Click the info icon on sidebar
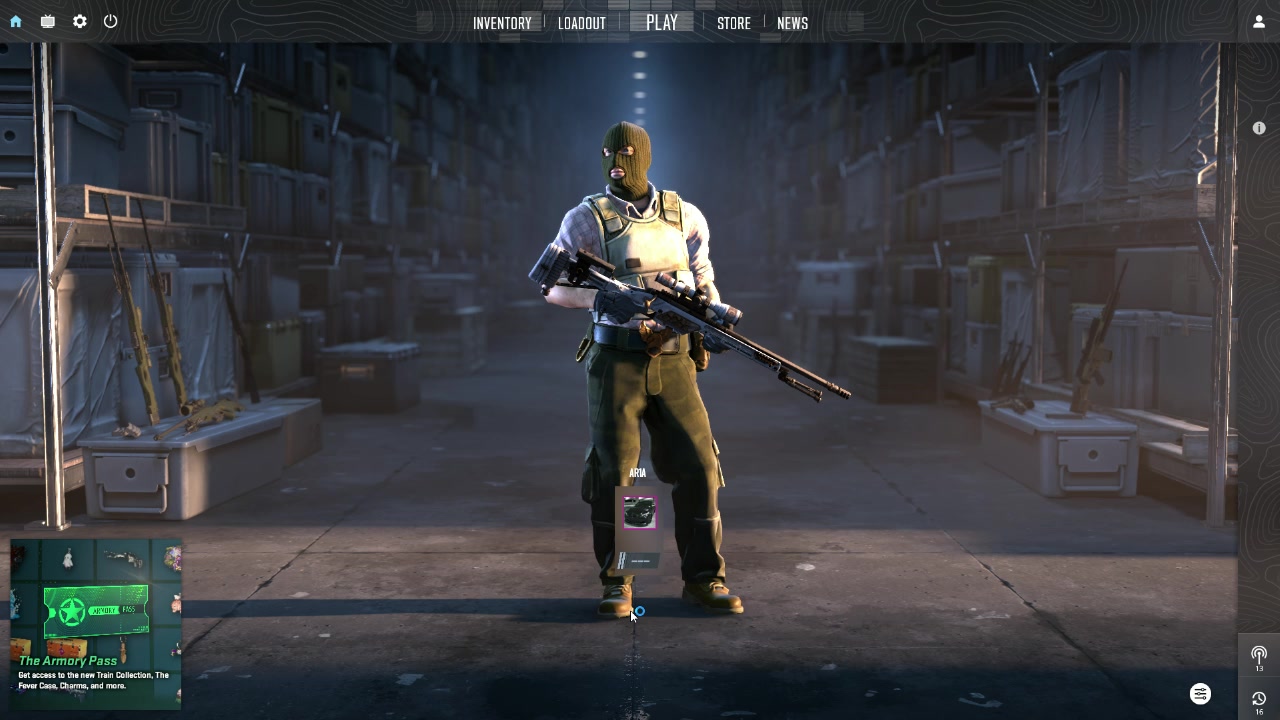Screen dimensions: 1280x720 (1259, 128)
